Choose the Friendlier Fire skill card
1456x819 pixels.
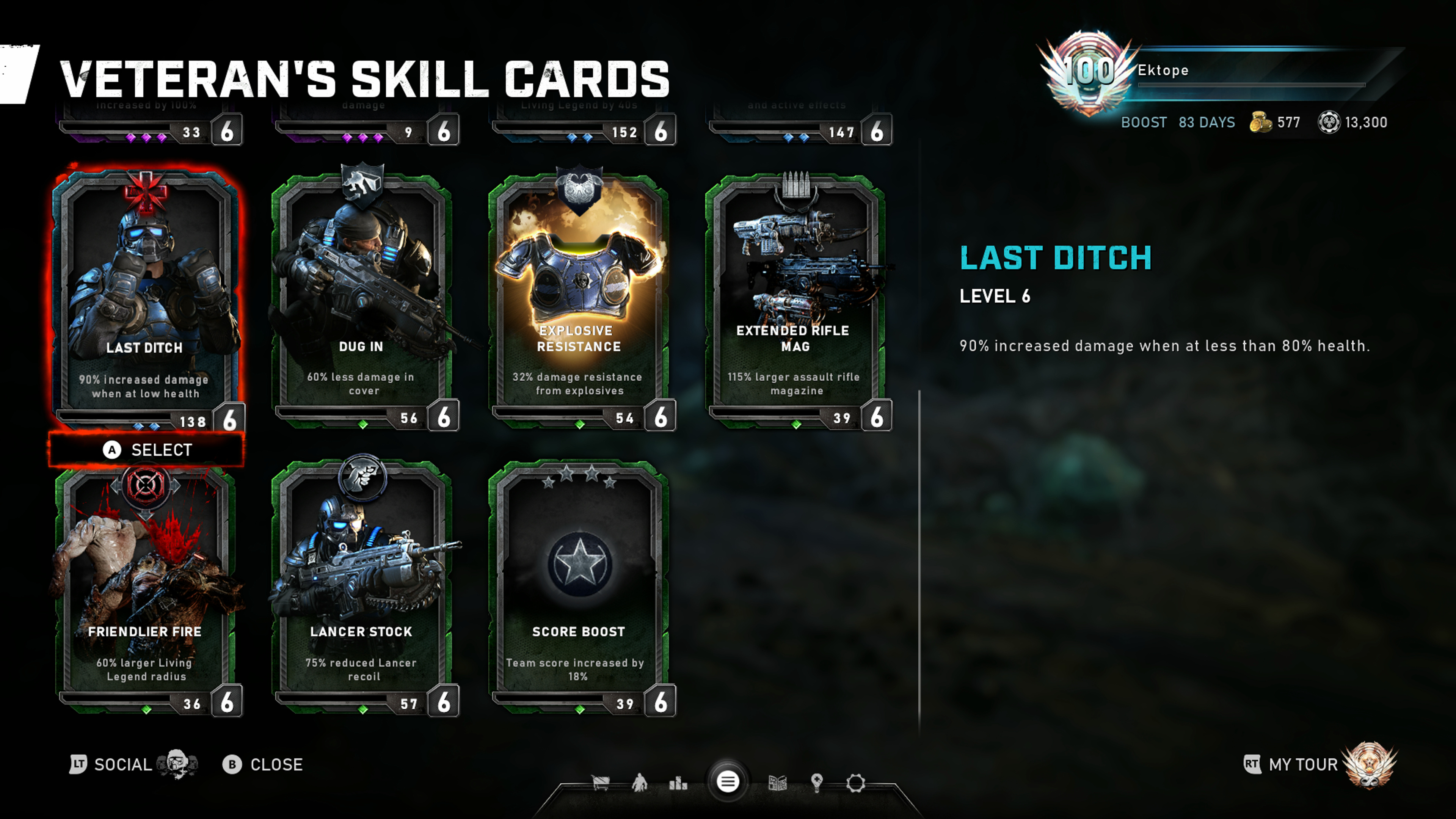(146, 588)
